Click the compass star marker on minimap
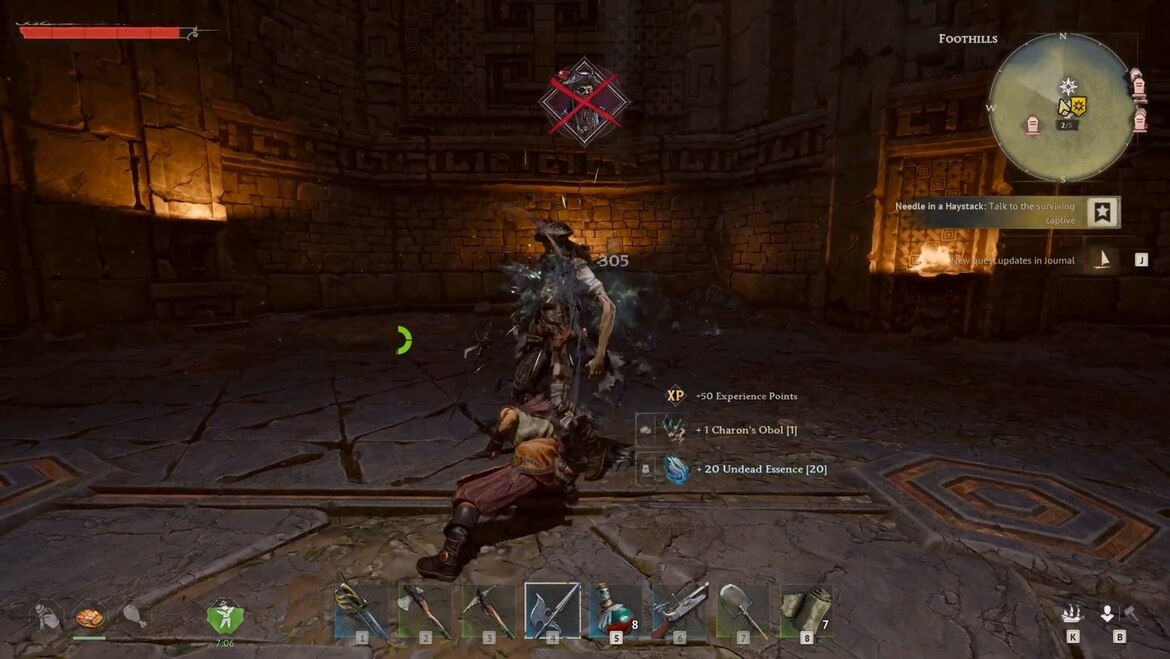This screenshot has height=659, width=1170. coord(1068,86)
